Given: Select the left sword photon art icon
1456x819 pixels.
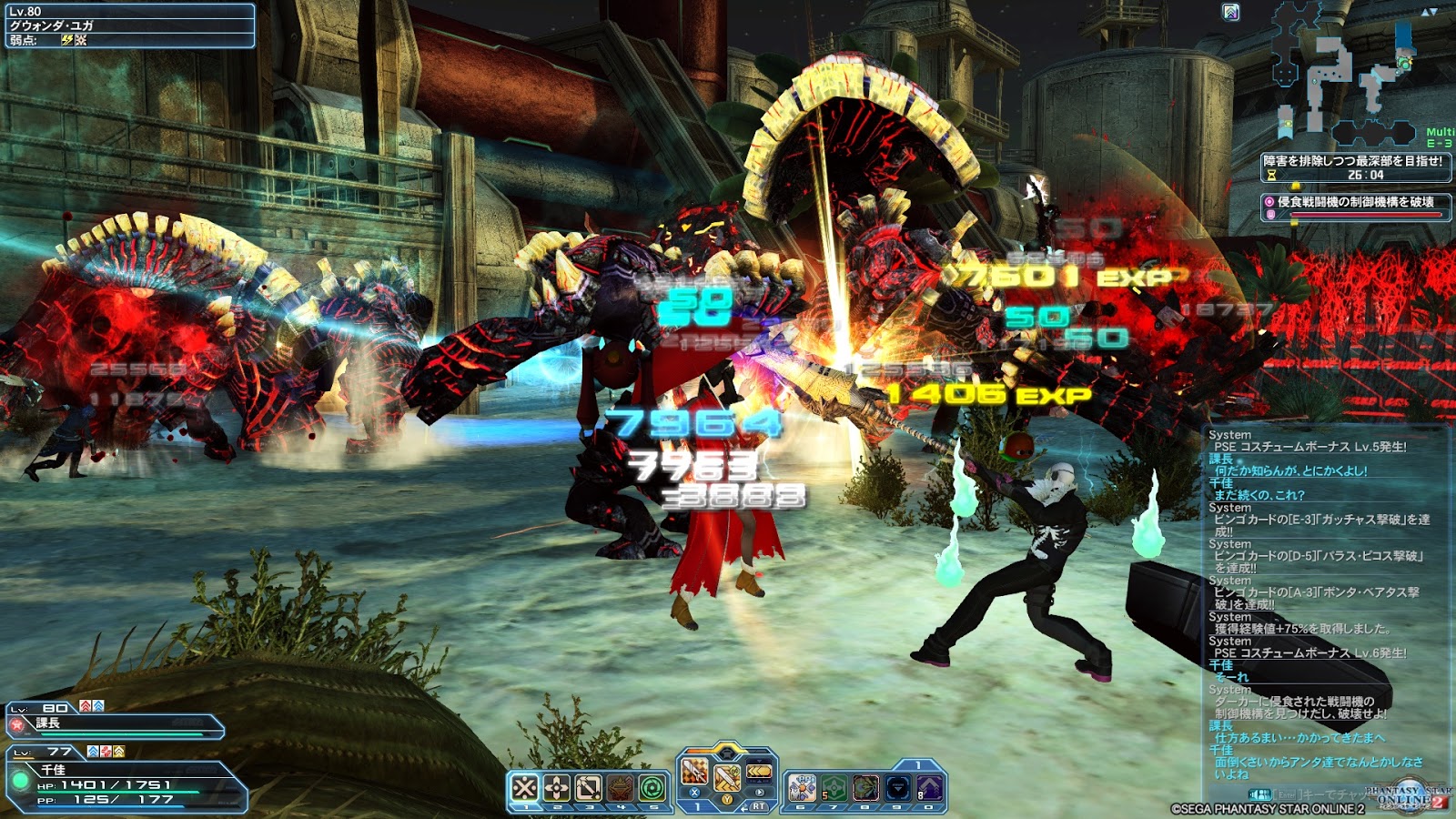Looking at the screenshot, I should coord(694,773).
